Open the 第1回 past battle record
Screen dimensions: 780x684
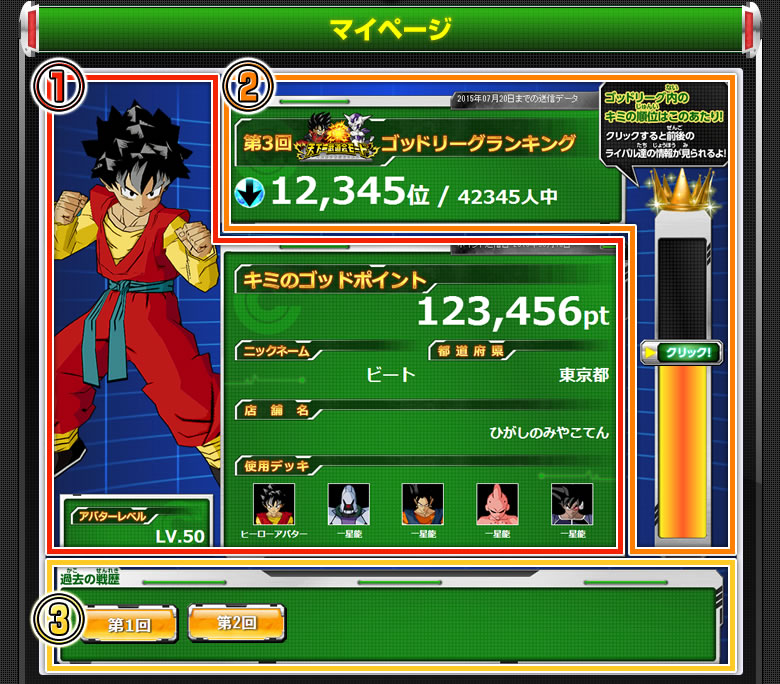pos(128,624)
